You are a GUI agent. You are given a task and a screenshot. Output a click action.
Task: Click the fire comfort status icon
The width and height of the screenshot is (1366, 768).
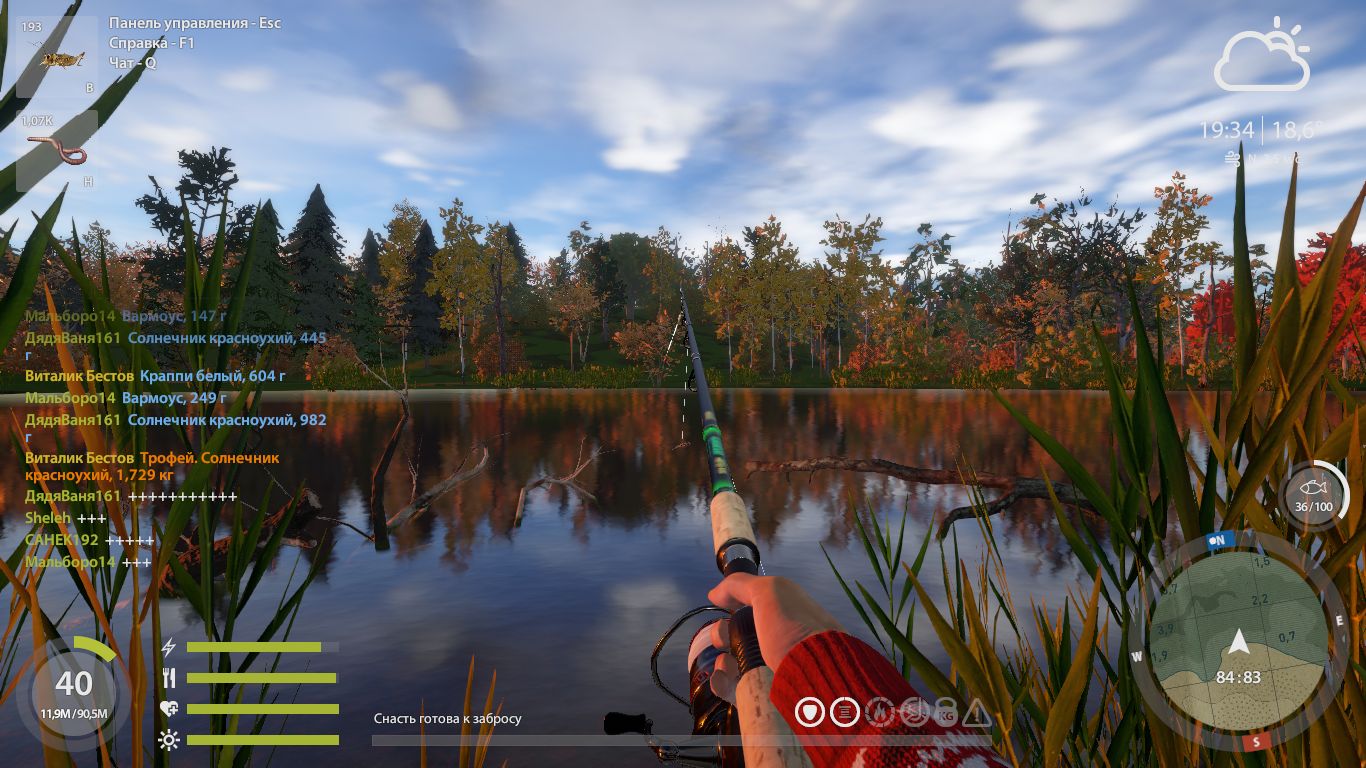(880, 712)
